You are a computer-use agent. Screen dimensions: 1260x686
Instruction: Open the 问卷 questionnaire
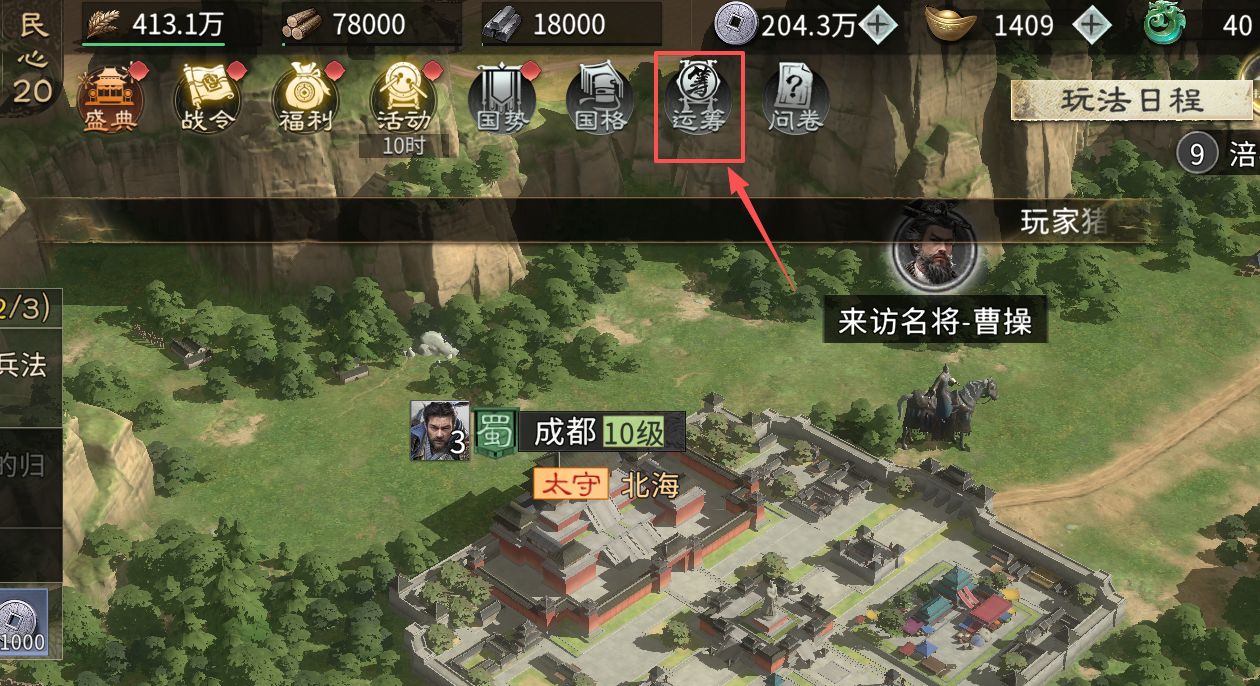pyautogui.click(x=796, y=98)
